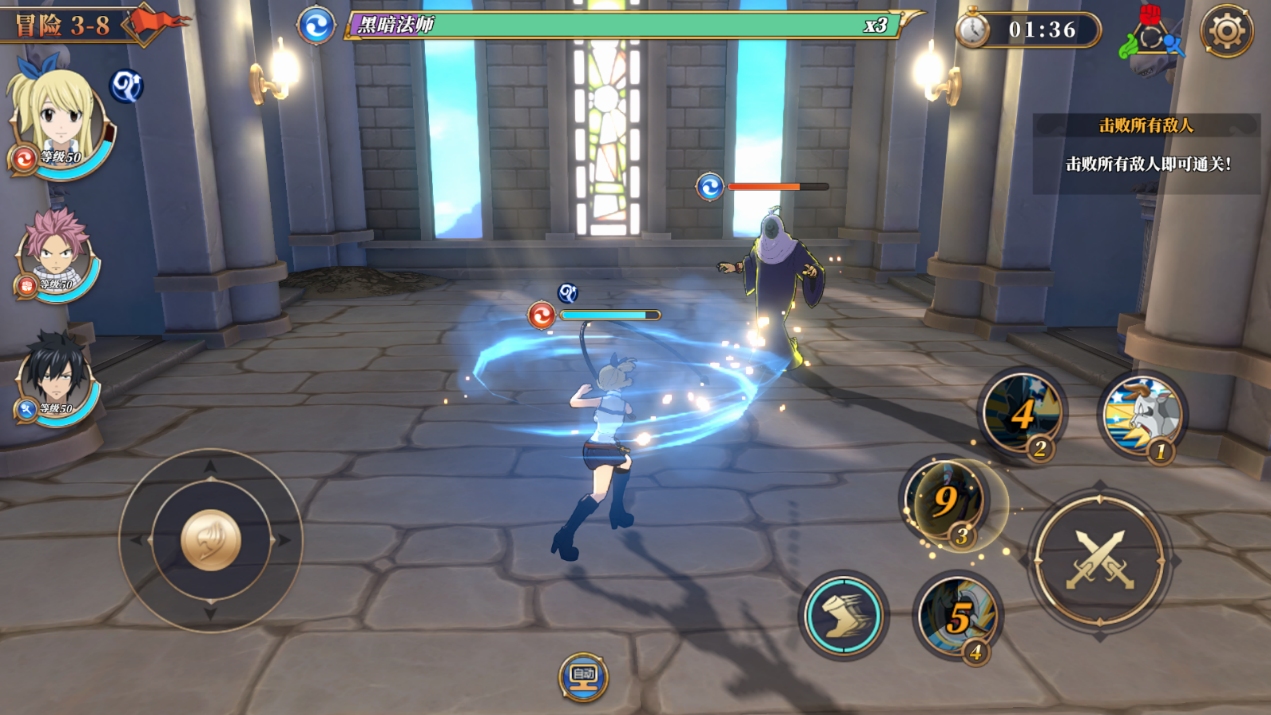Activate the winged boot dash skill
Screen dimensions: 1271x715
(843, 615)
